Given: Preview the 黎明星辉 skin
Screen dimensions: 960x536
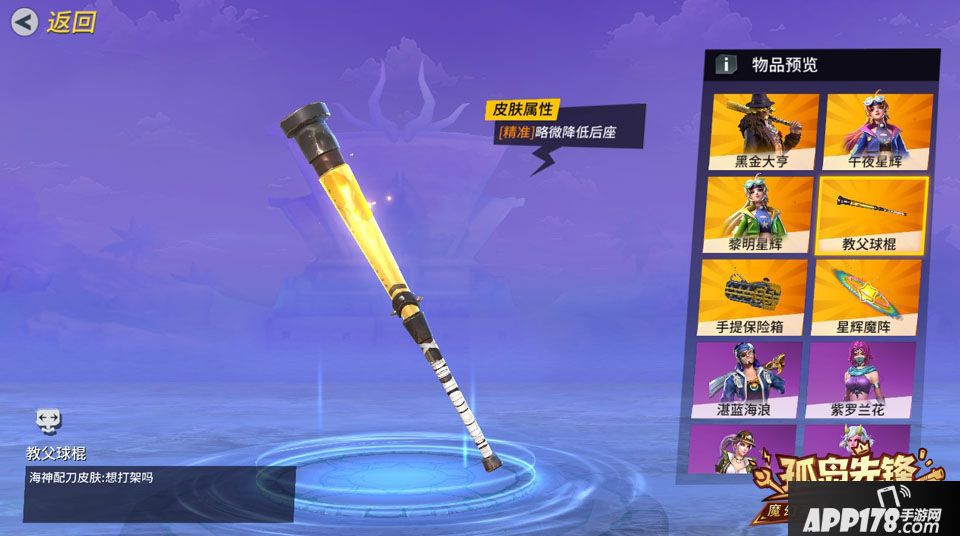Looking at the screenshot, I should [x=759, y=214].
